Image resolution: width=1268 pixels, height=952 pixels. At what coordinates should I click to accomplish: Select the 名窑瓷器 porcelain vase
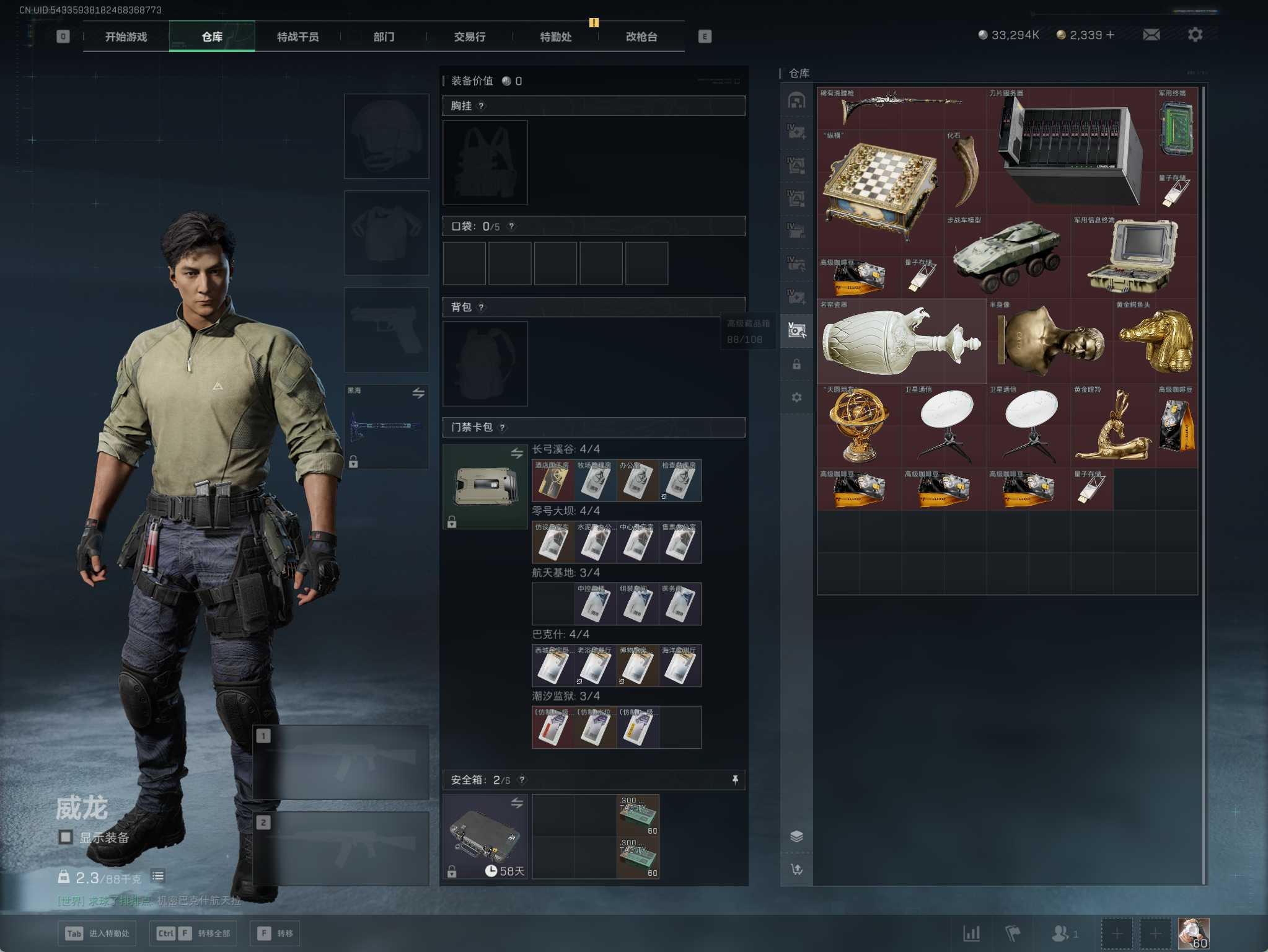point(901,342)
